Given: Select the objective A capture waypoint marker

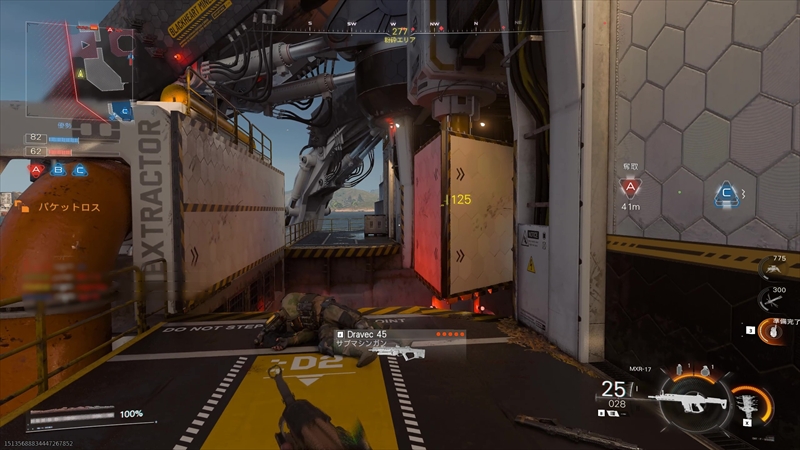Looking at the screenshot, I should pos(629,187).
